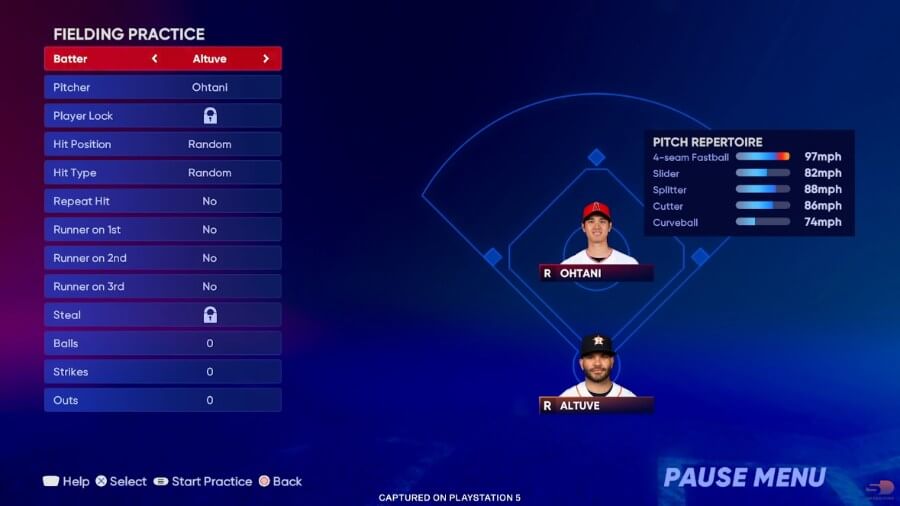Toggle the Runner on 3rd setting
The image size is (900, 506).
(x=162, y=287)
